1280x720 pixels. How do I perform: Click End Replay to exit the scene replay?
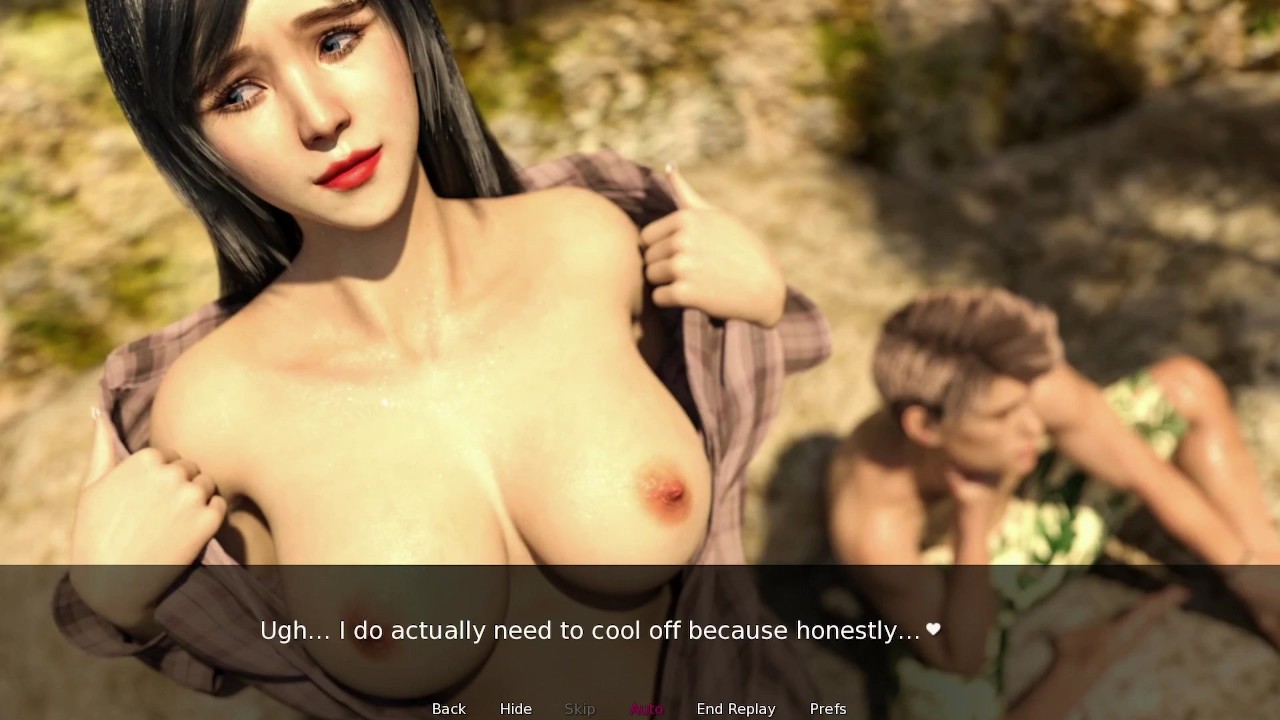736,709
